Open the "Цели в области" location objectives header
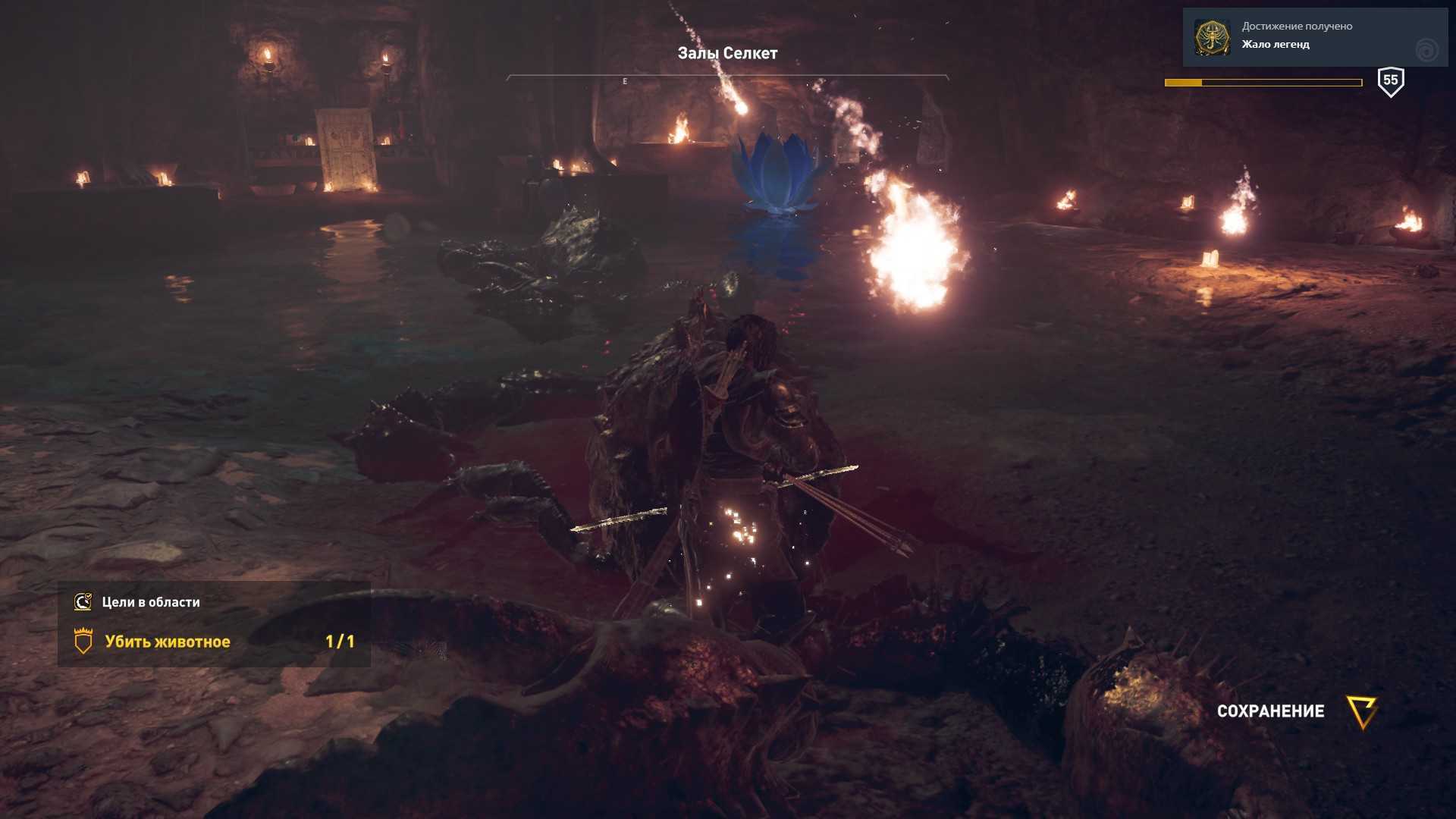 (151, 602)
